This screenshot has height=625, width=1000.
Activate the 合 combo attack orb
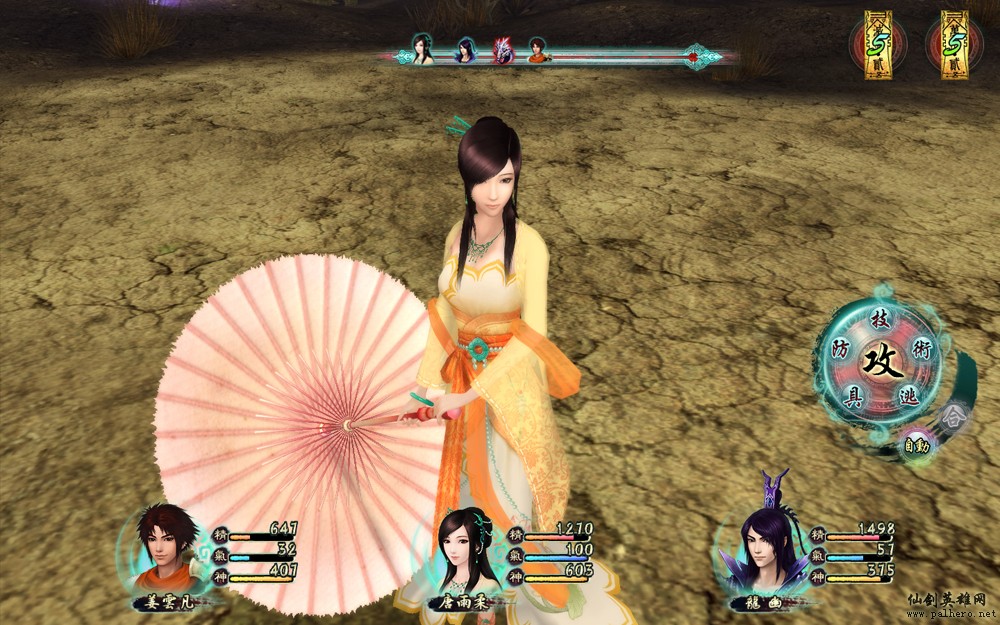pyautogui.click(x=954, y=413)
